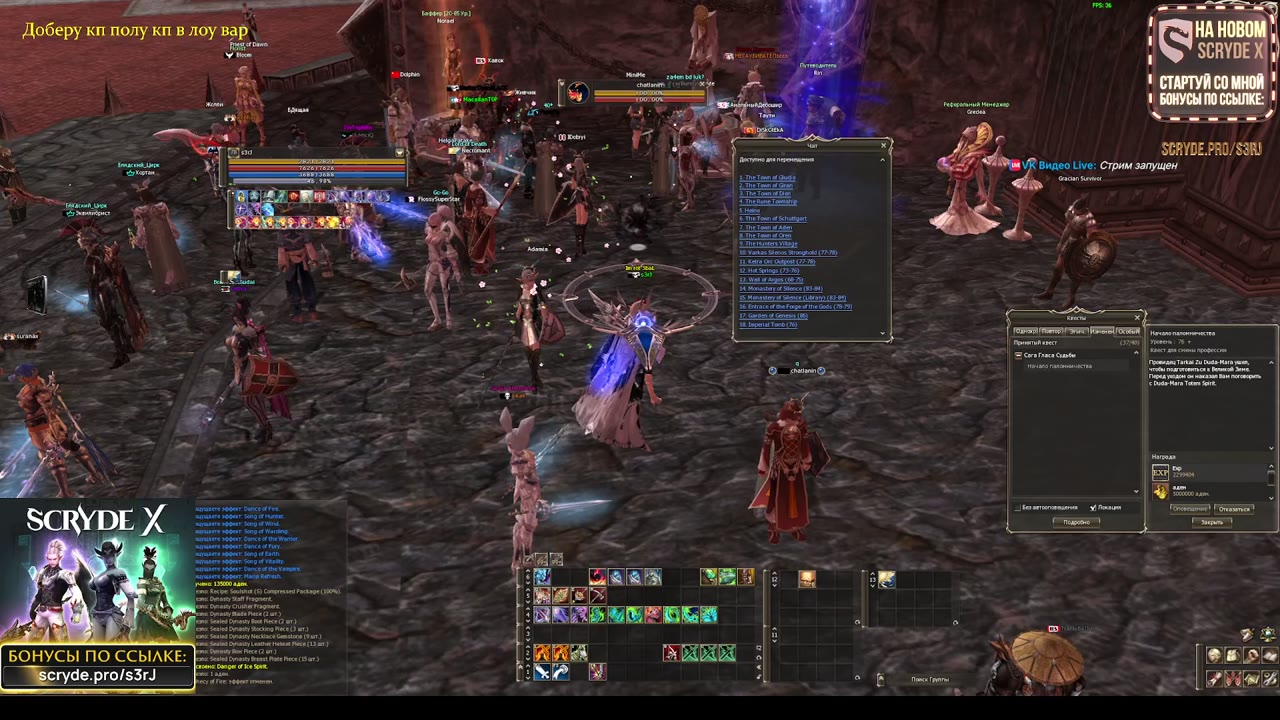Close the teleport list window

tap(883, 146)
